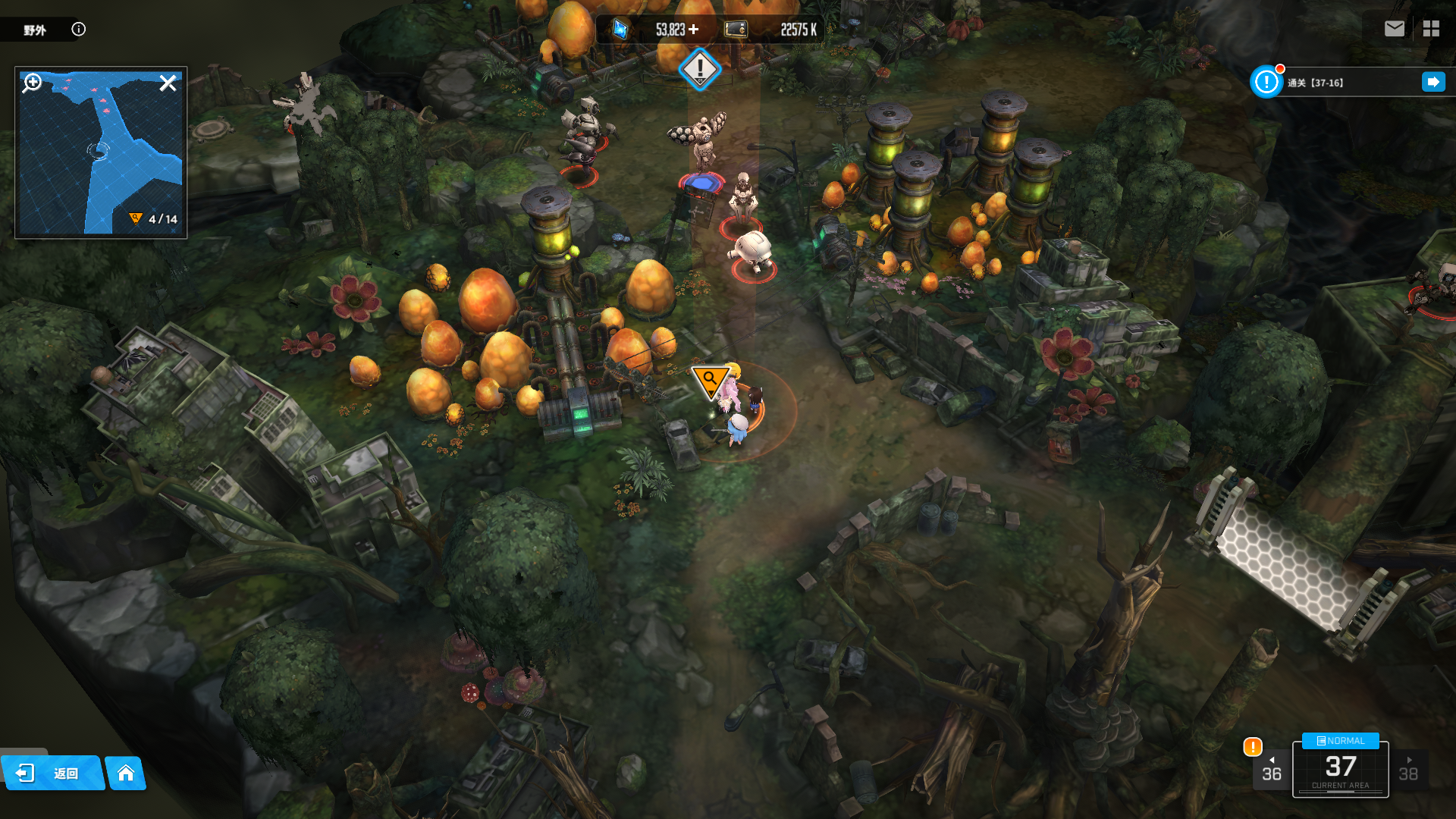Select the blue diamond exclamation marker

[x=699, y=69]
